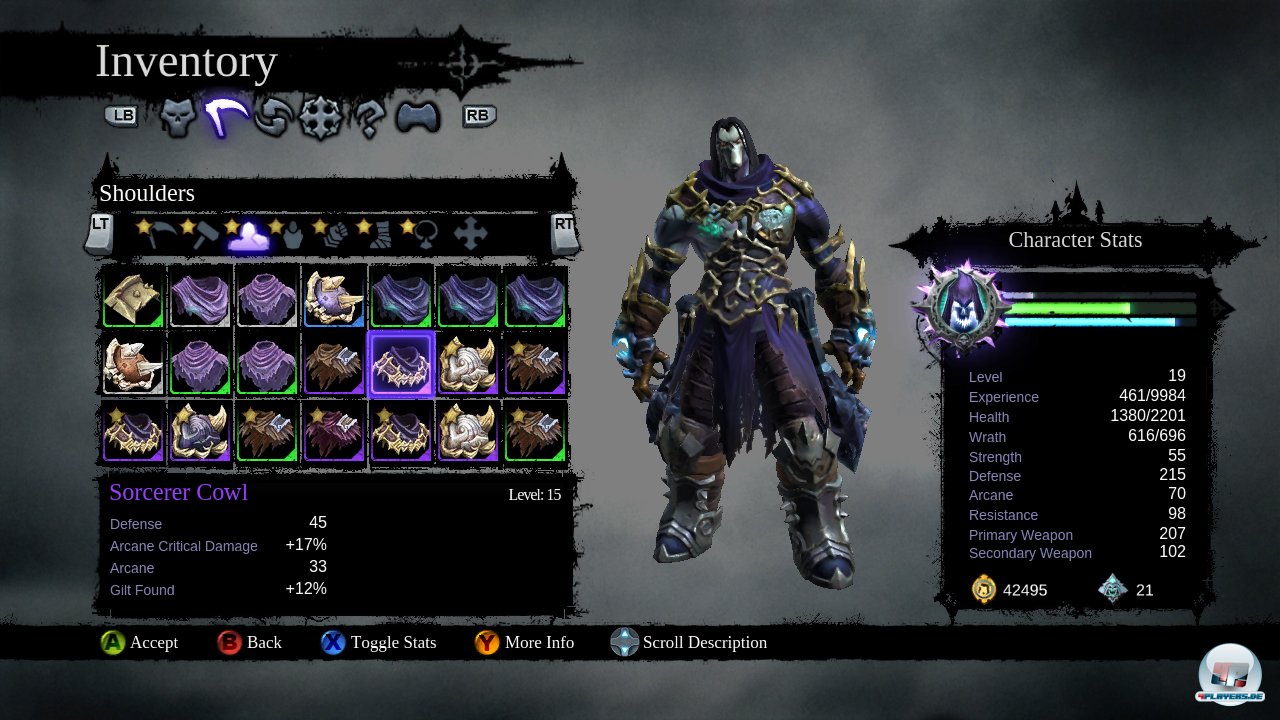Select the glowing scythe Inventory tab
Screen dimensions: 1280x720
point(226,118)
